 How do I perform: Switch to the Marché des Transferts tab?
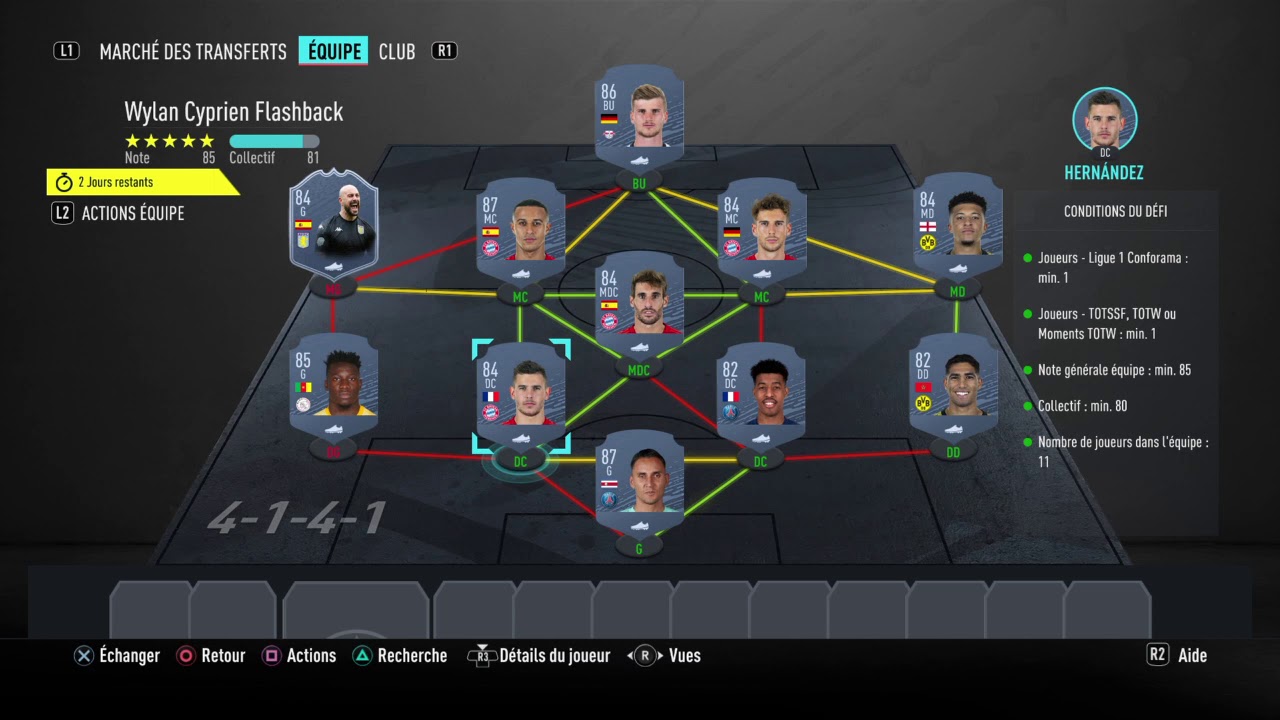click(192, 51)
